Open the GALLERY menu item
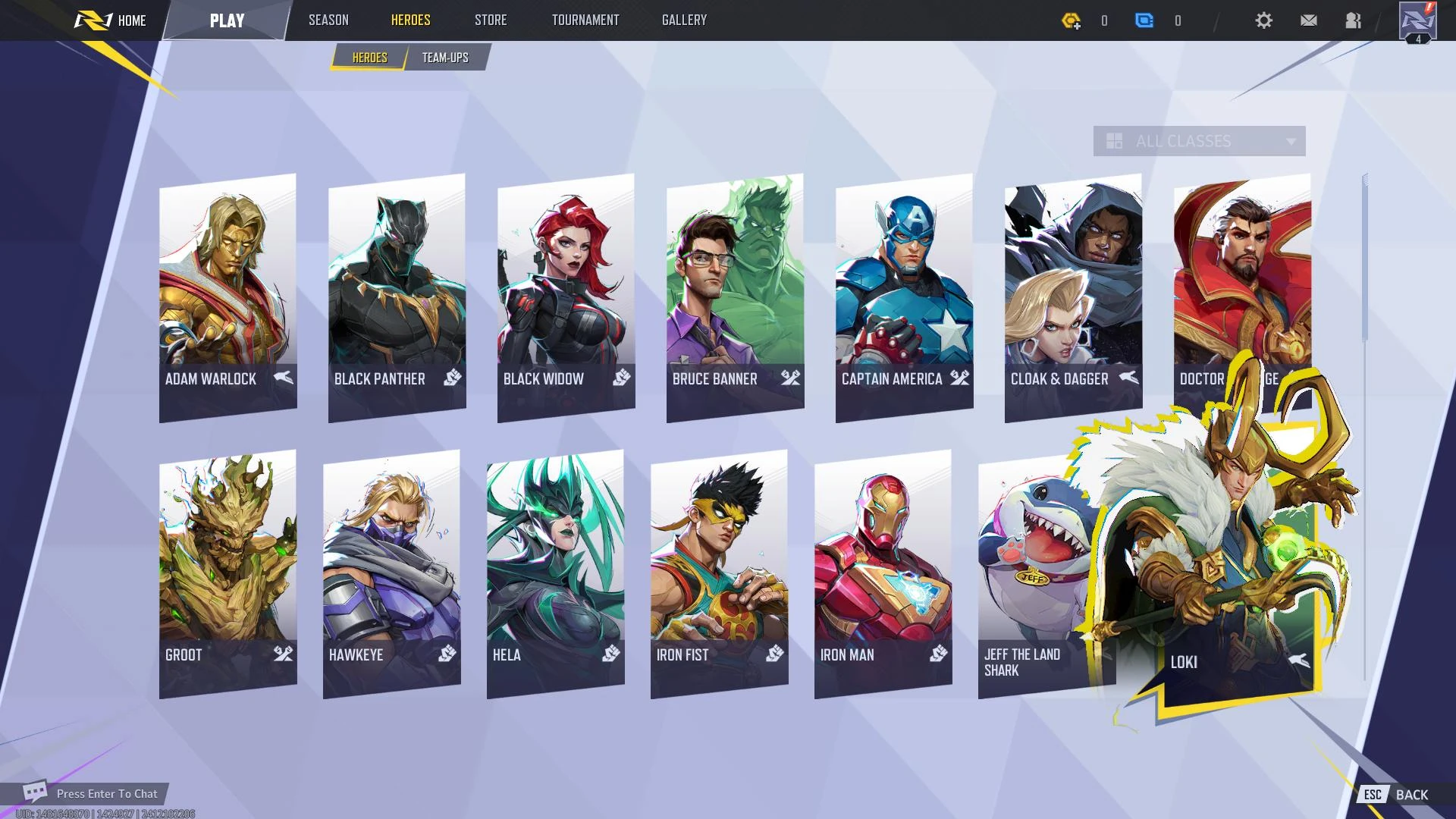This screenshot has height=819, width=1456. (683, 20)
